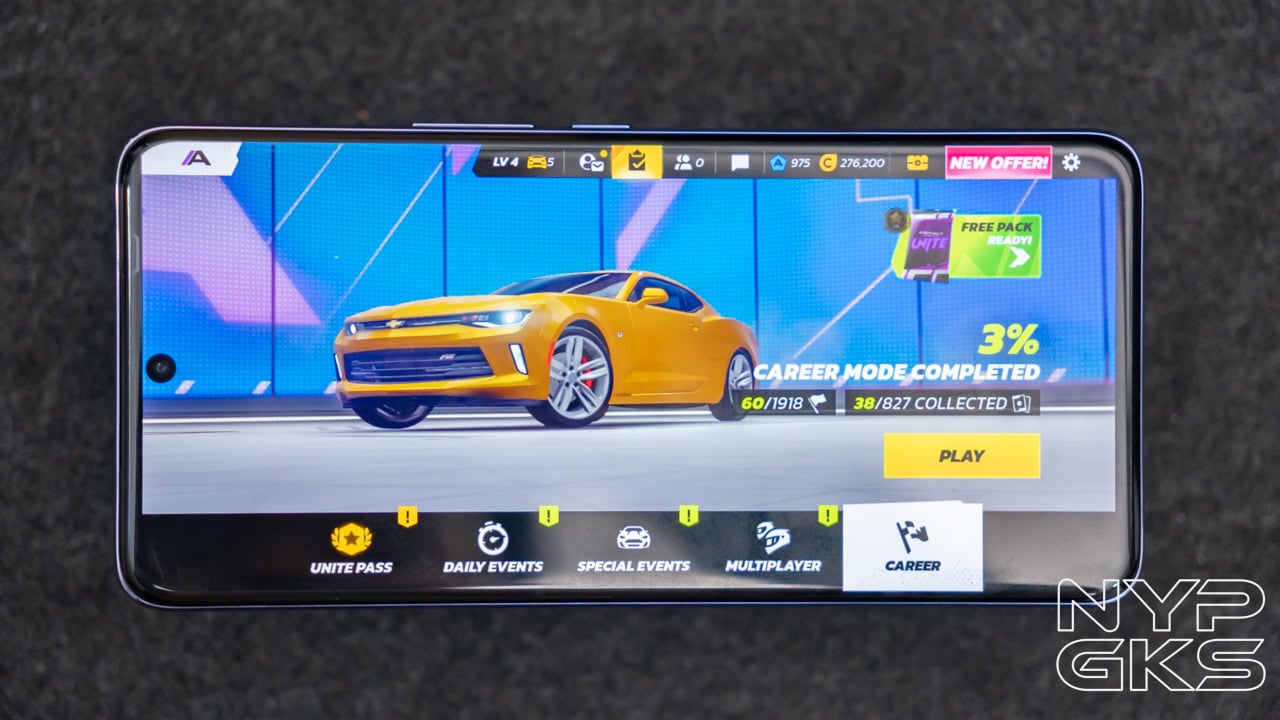The image size is (1280, 720).
Task: Open the chat speech bubble
Action: [739, 162]
